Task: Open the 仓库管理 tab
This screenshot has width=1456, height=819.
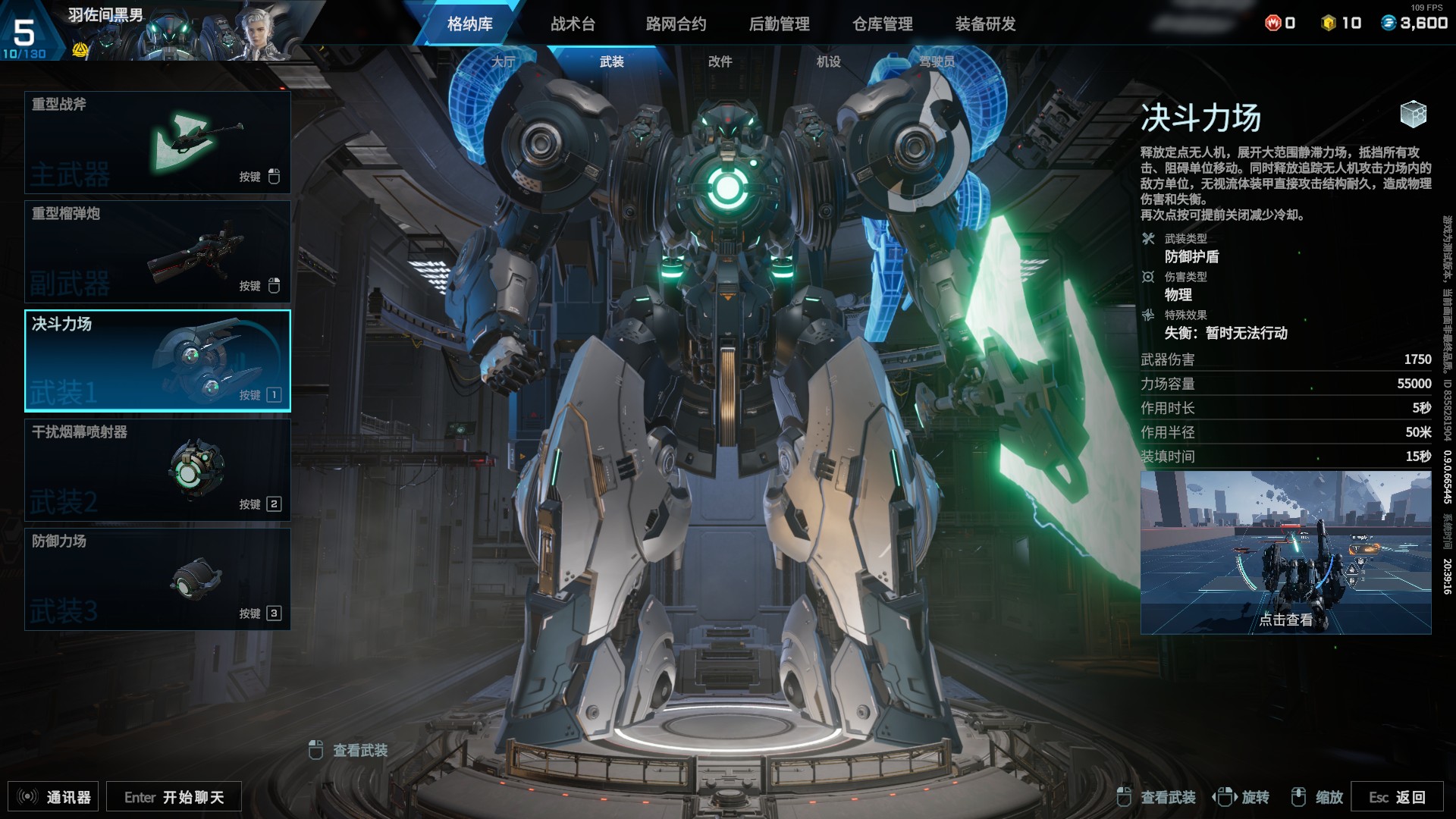Action: pos(882,24)
